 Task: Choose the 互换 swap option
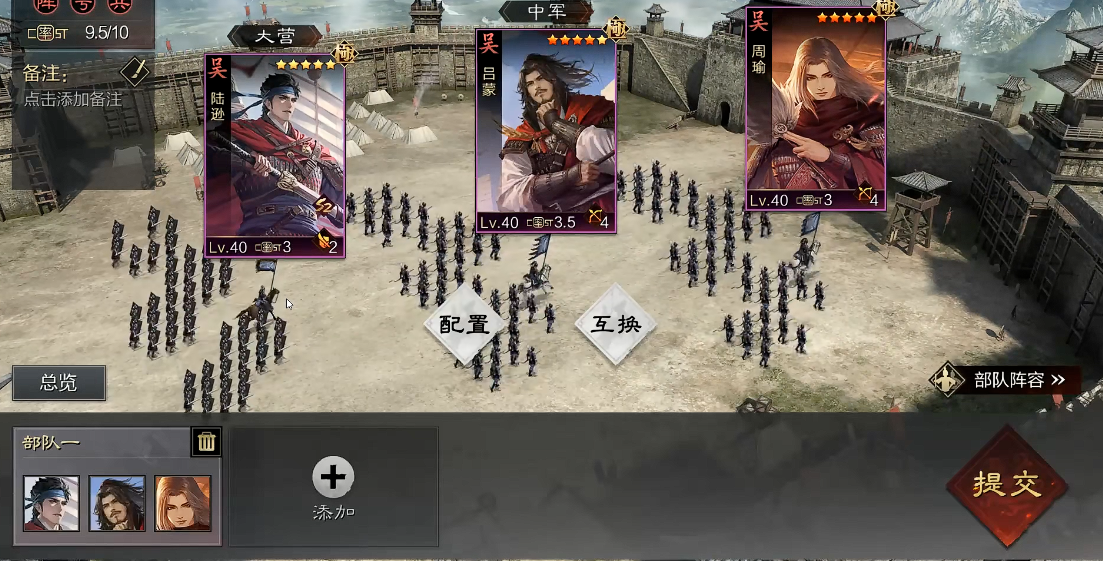[x=615, y=324]
